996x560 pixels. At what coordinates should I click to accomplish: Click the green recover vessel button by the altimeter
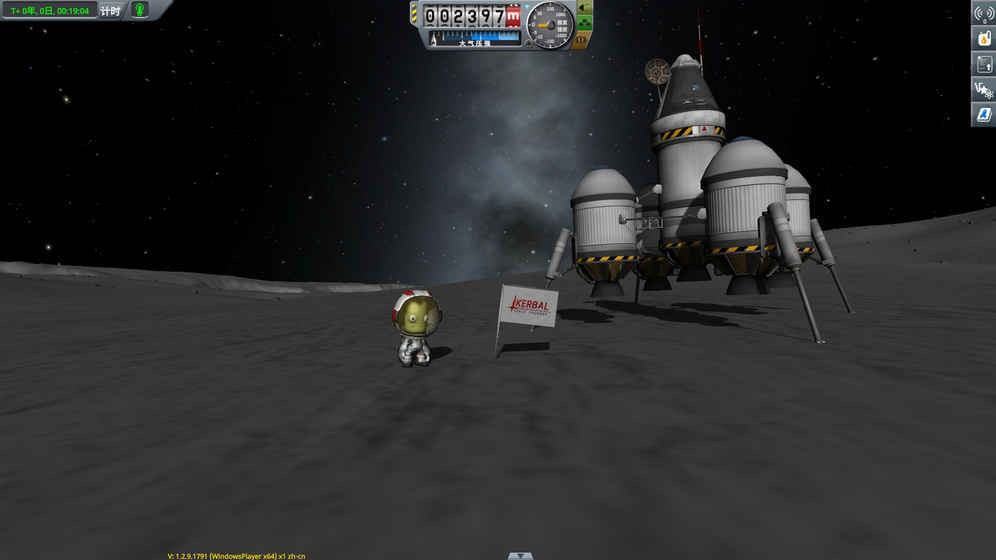584,8
